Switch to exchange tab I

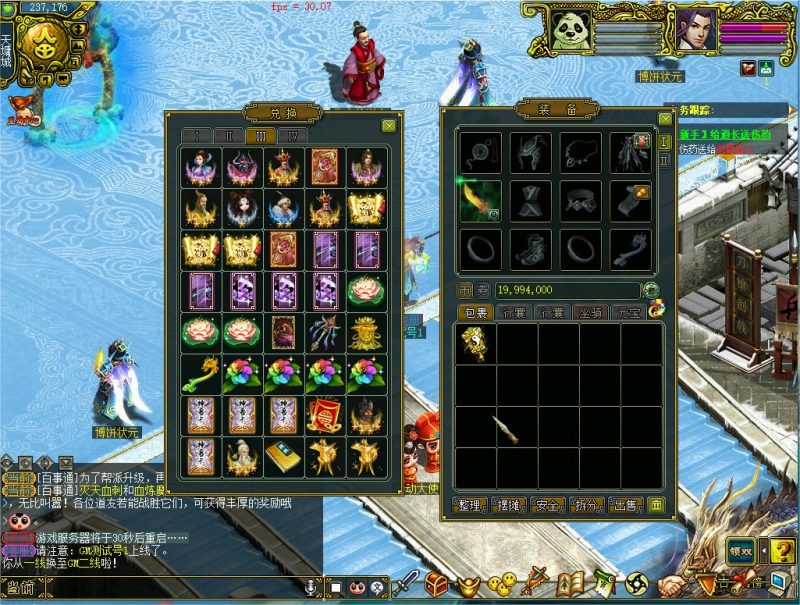pyautogui.click(x=197, y=136)
